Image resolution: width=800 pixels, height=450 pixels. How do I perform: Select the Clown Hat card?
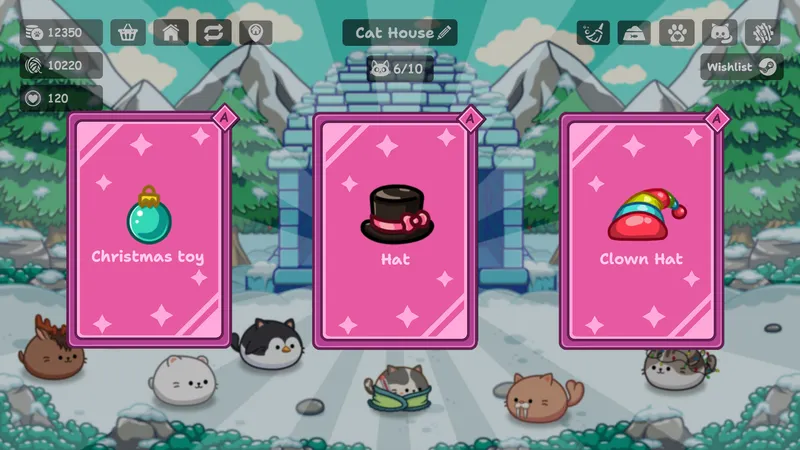coord(641,230)
